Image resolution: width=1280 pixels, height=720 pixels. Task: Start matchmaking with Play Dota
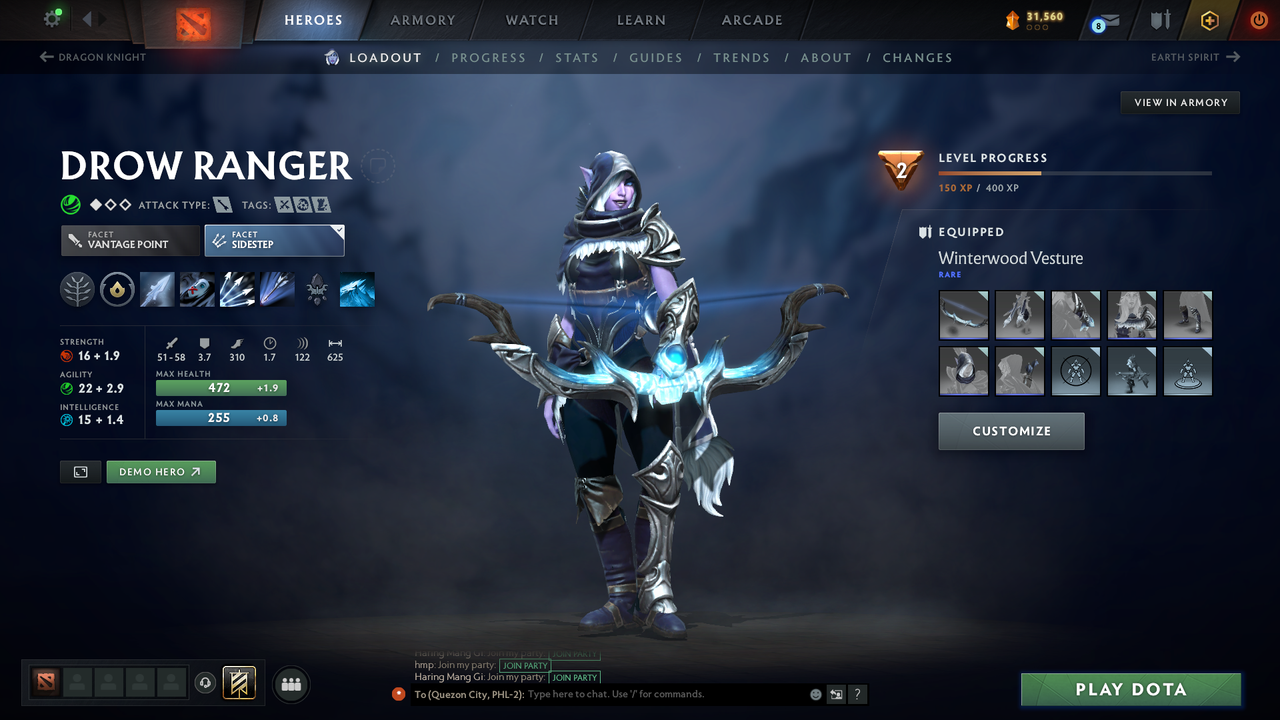(1130, 689)
